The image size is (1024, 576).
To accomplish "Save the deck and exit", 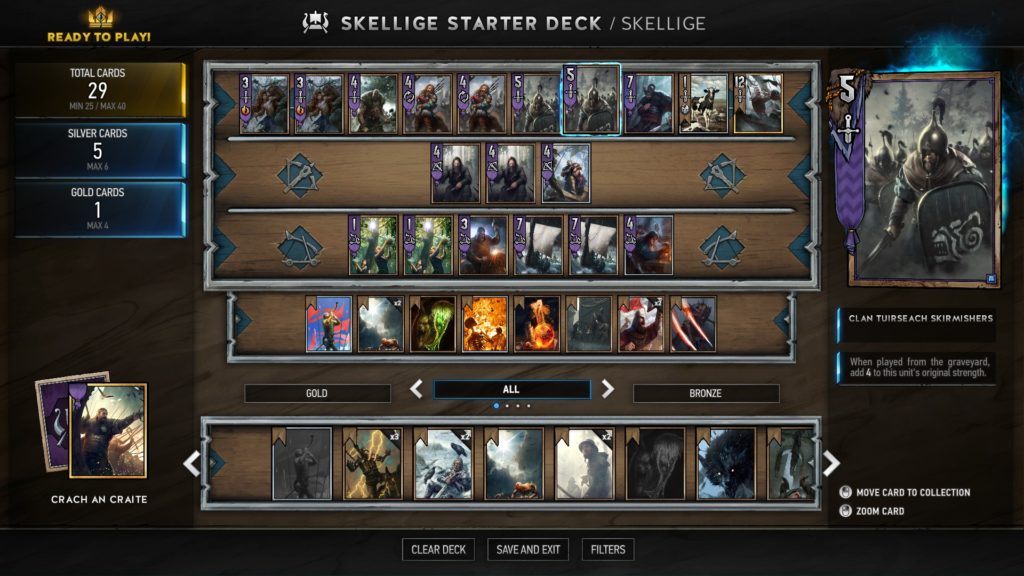I will click(x=528, y=549).
